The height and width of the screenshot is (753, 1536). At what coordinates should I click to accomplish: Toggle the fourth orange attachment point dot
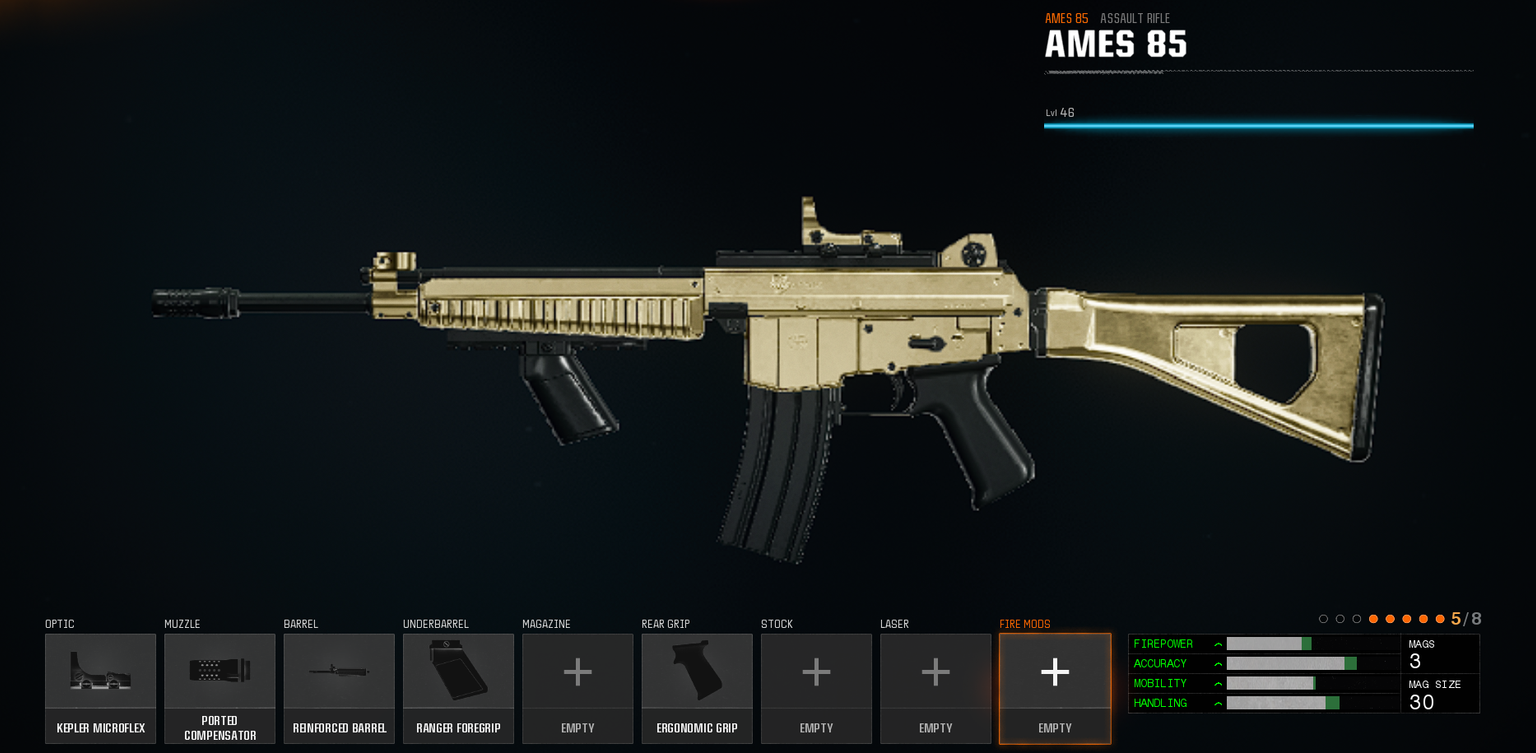1423,618
